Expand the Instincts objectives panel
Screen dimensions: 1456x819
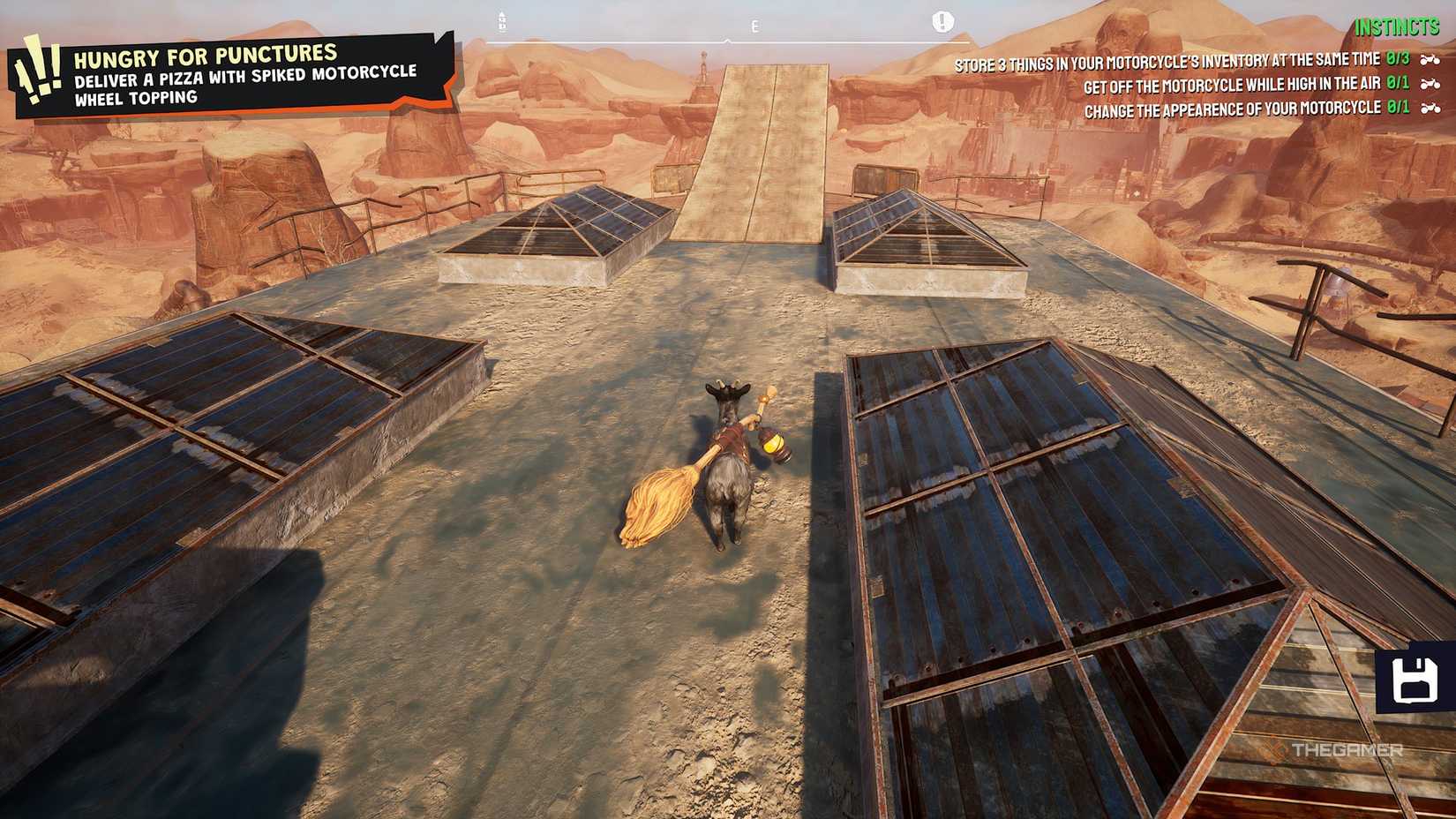(1398, 27)
